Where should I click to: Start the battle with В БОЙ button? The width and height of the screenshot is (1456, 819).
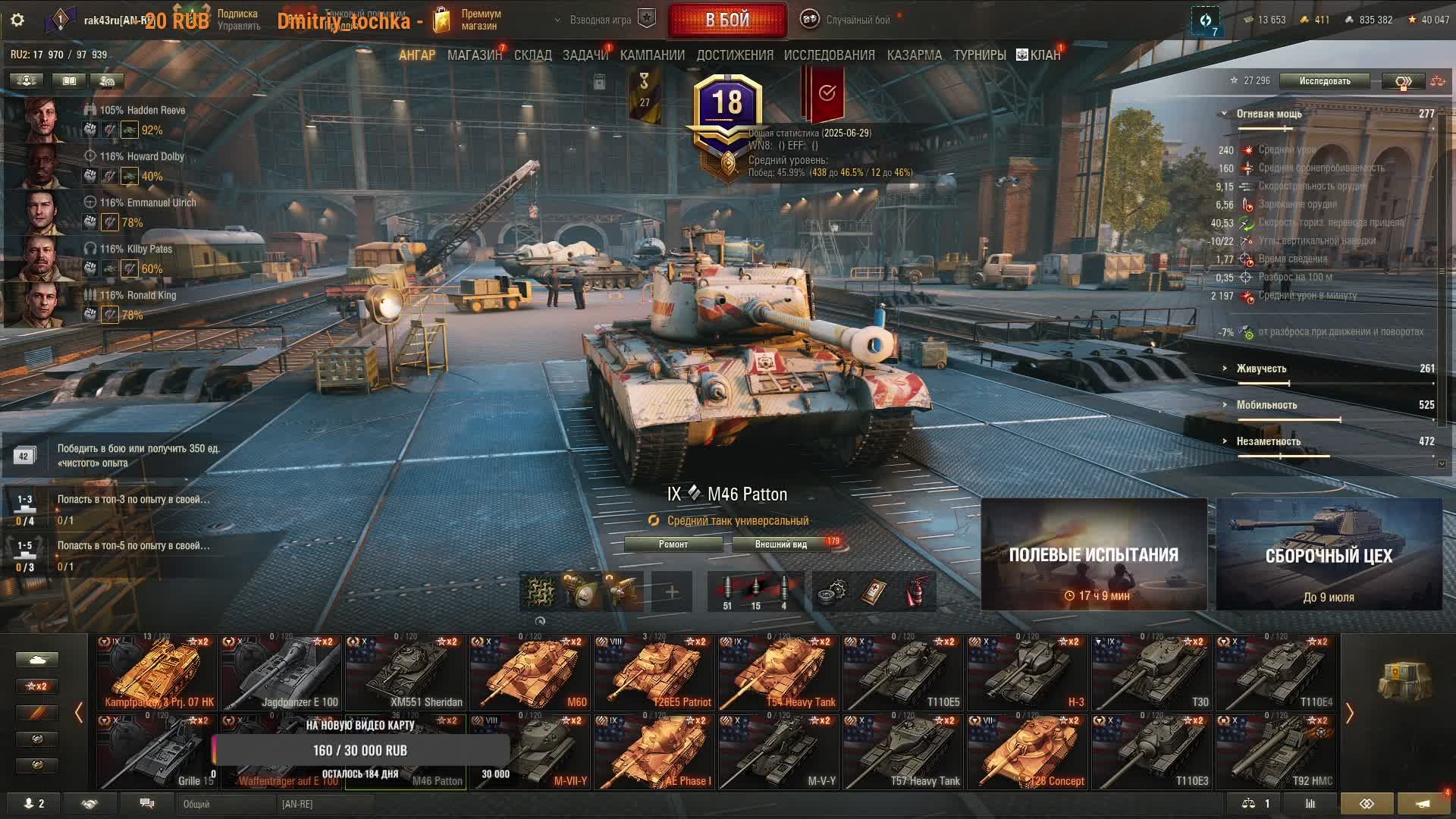pos(727,20)
